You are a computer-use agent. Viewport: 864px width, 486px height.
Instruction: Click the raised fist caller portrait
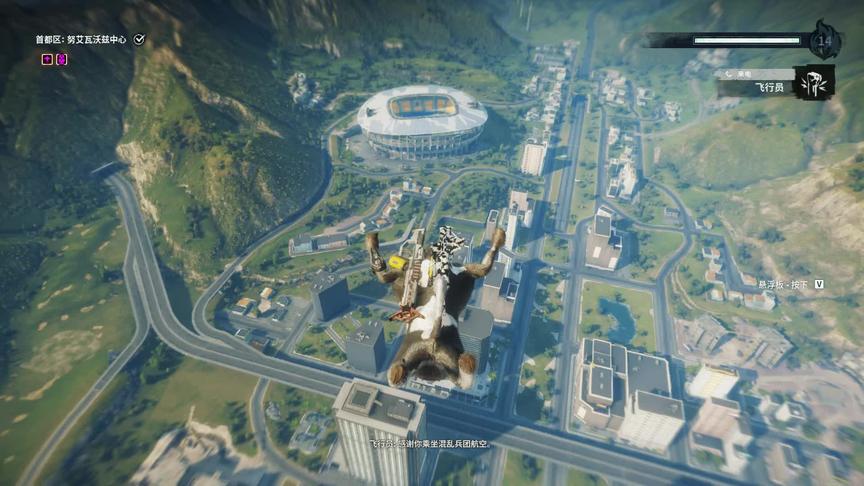click(x=812, y=83)
